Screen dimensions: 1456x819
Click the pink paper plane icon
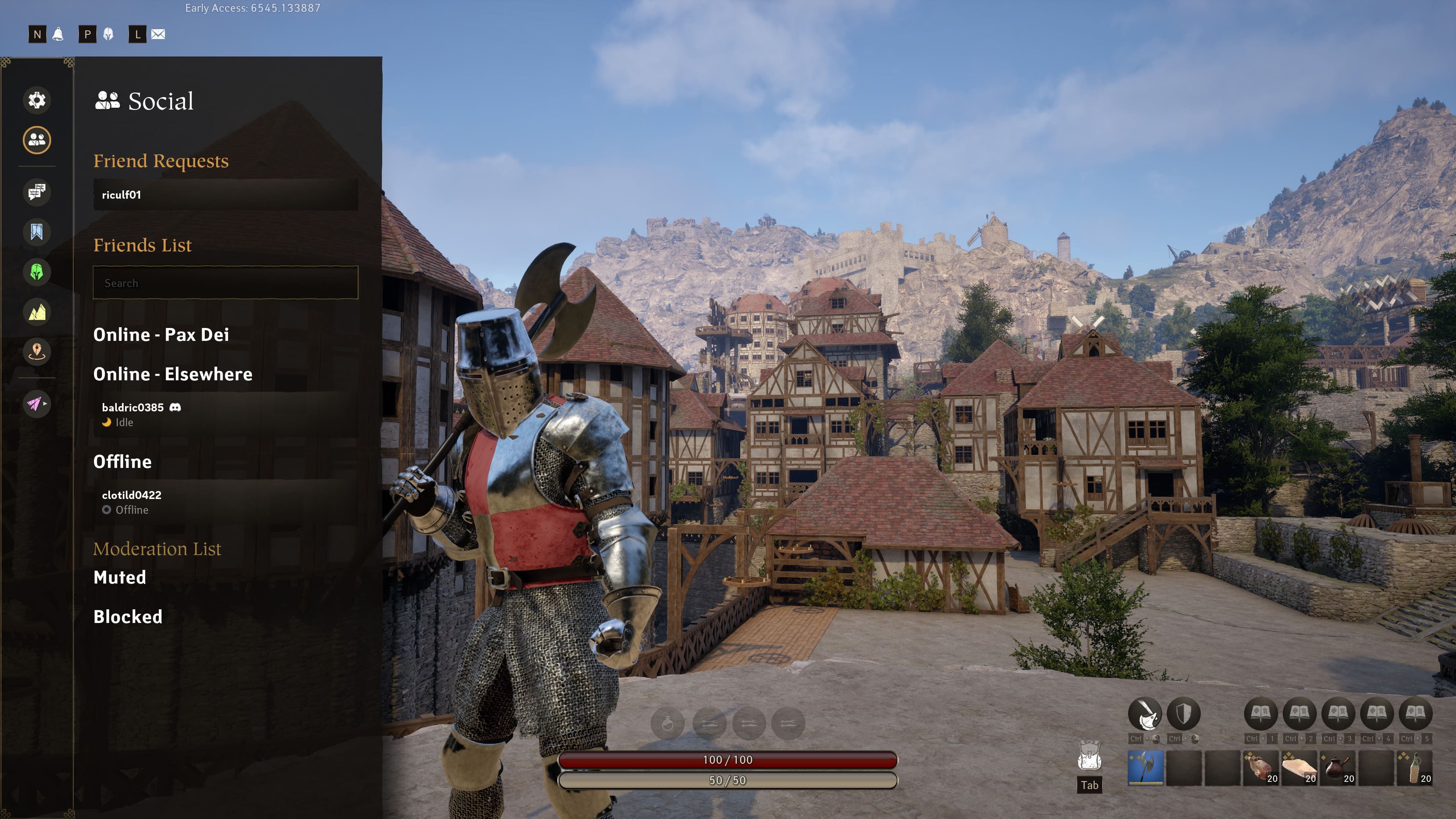click(35, 403)
